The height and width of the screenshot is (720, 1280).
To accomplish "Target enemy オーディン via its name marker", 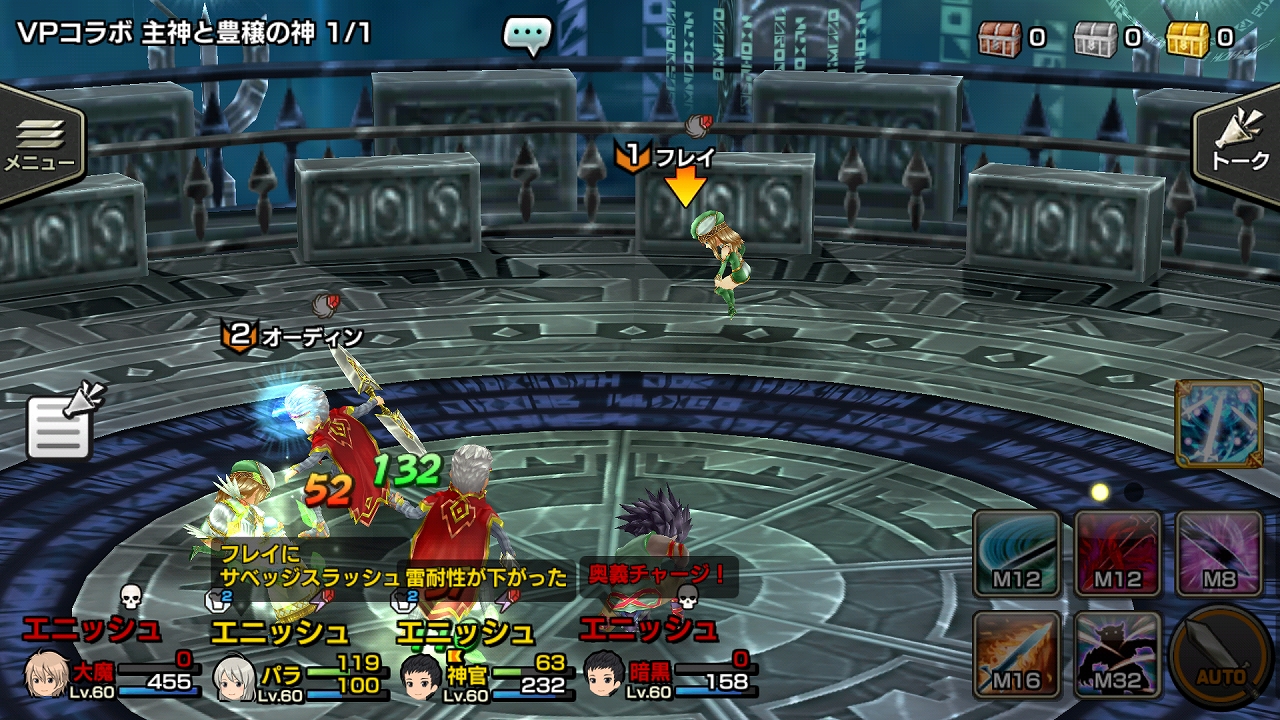I will 295,337.
